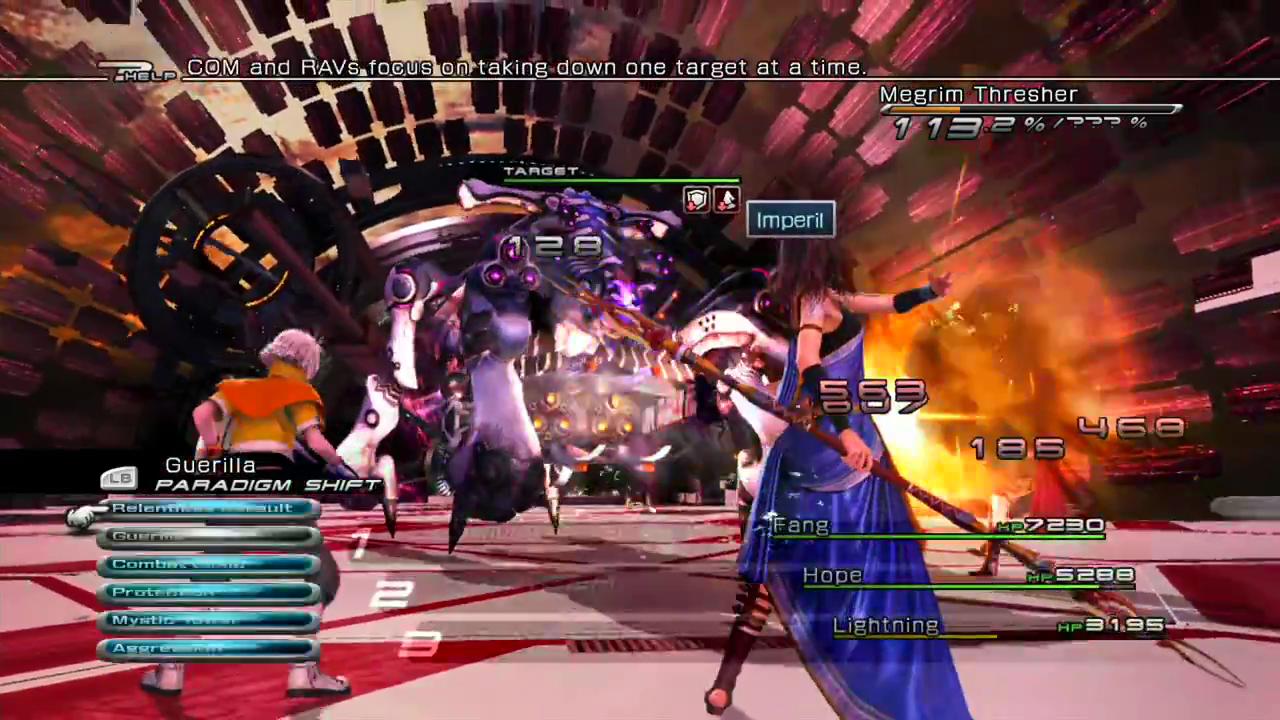Activate the Mystic Tower paradigm
The image size is (1280, 720).
tap(208, 621)
